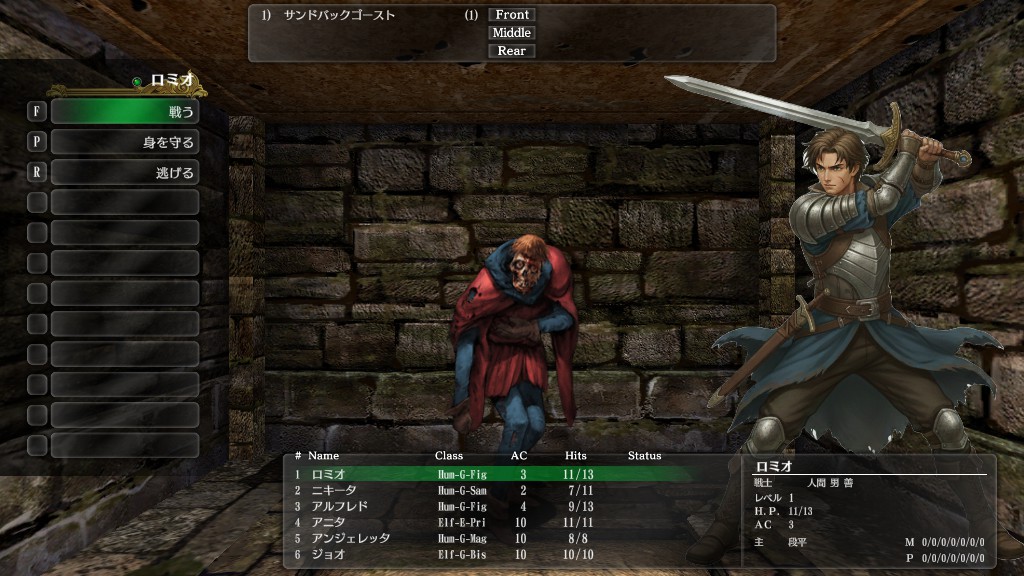
Task: Pick the 逃げる (Run) command
Action: [124, 173]
